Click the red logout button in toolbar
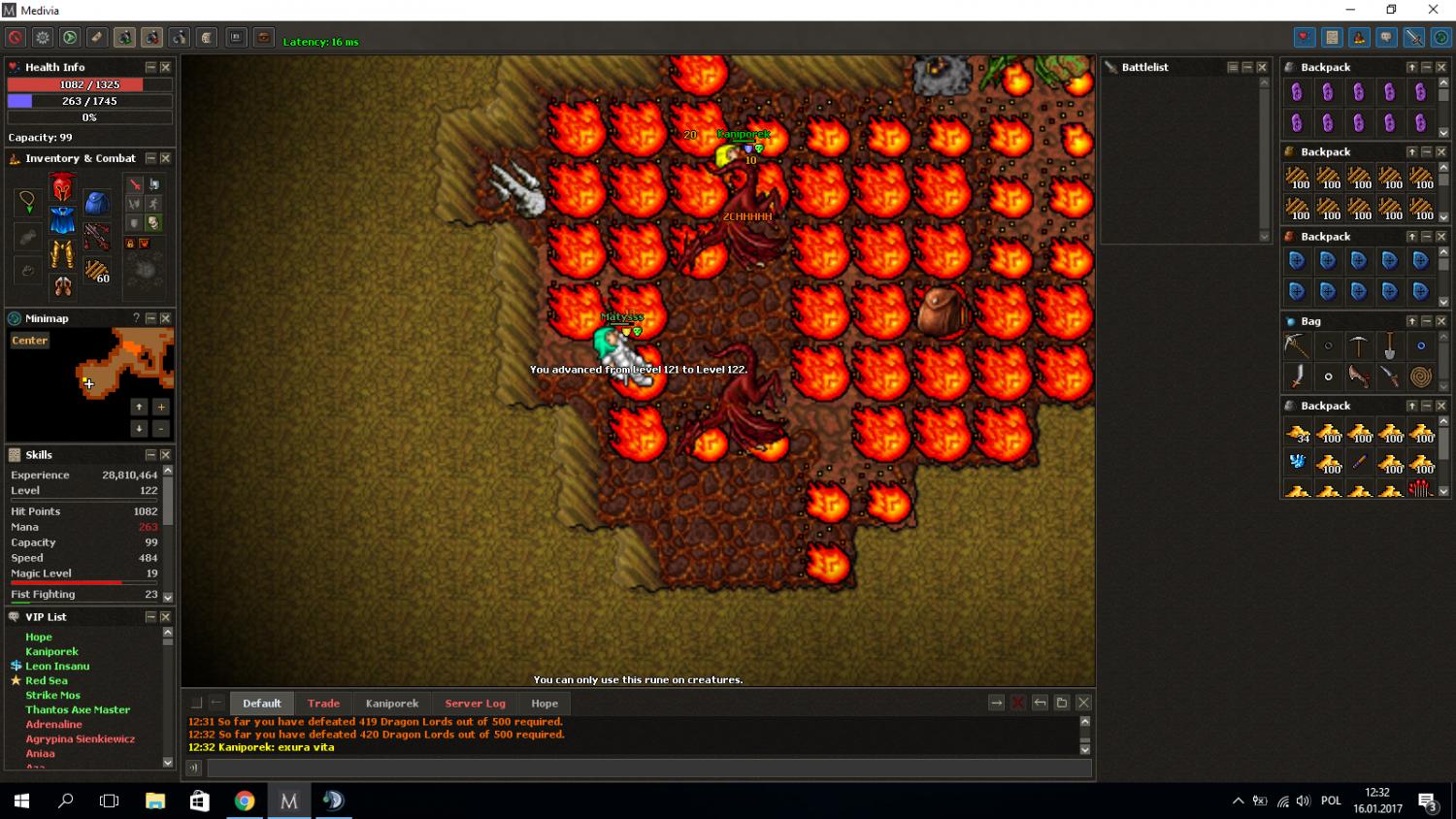1456x819 pixels. pyautogui.click(x=16, y=38)
